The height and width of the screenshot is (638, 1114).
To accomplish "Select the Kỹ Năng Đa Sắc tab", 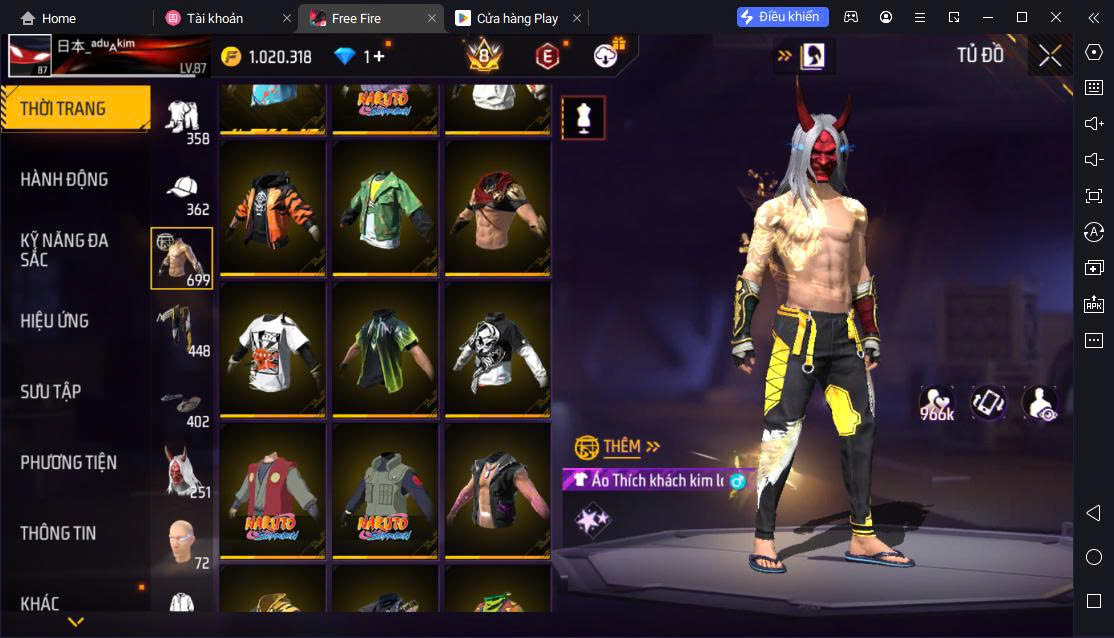I will tap(64, 250).
